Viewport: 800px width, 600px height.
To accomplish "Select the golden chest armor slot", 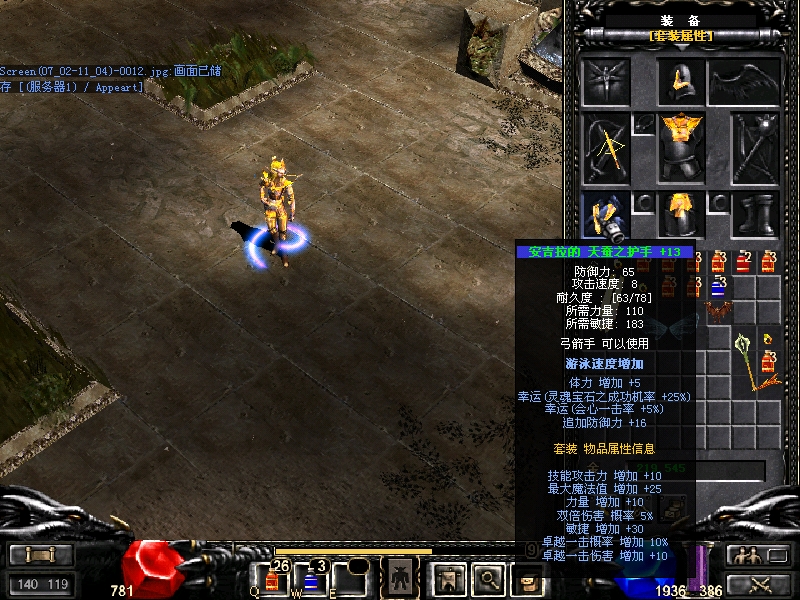I will (682, 147).
